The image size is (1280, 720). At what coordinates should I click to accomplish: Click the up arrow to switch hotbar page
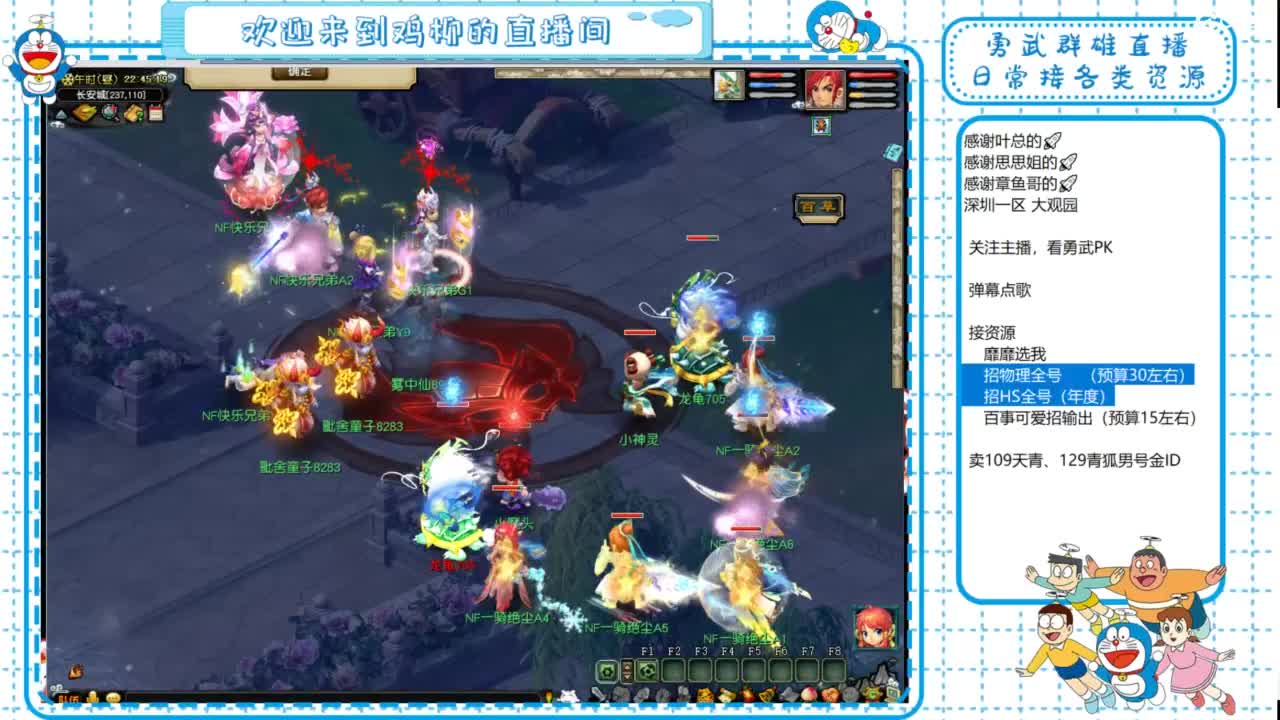pos(627,665)
